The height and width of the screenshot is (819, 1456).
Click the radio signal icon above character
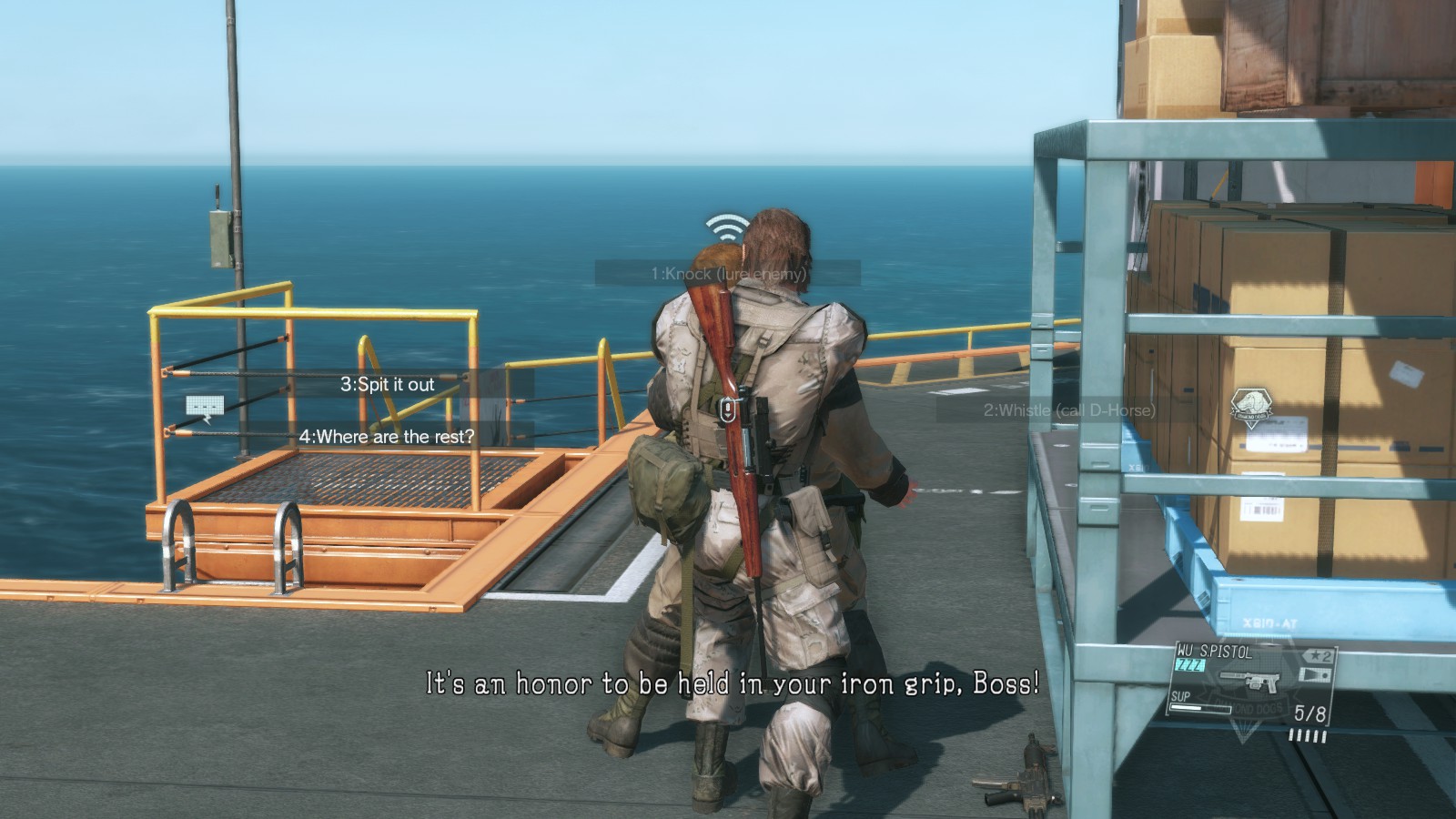point(726,225)
